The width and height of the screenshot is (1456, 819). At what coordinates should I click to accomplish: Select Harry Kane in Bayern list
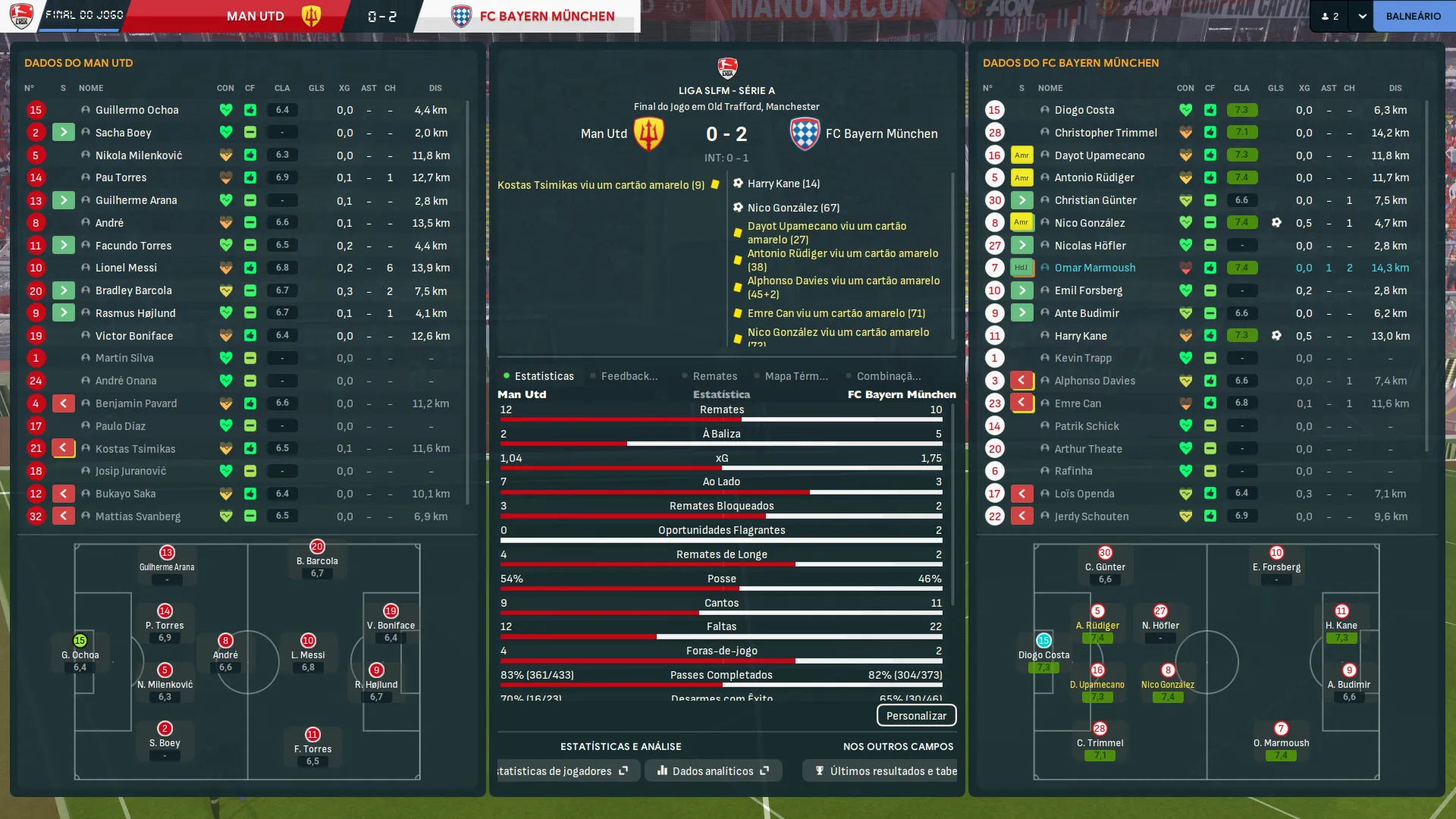1080,336
